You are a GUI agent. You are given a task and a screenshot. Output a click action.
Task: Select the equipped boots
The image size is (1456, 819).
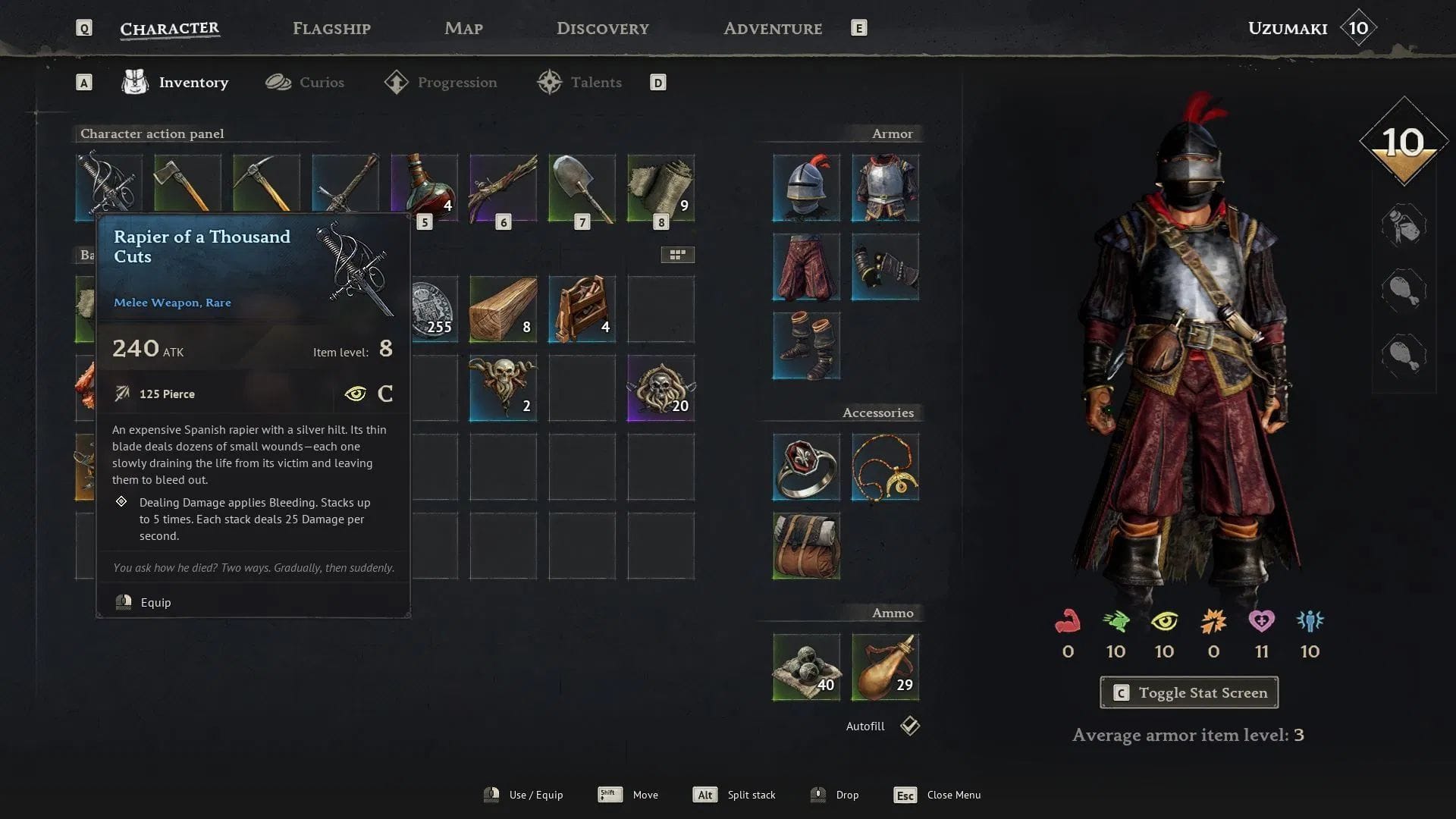coord(806,346)
